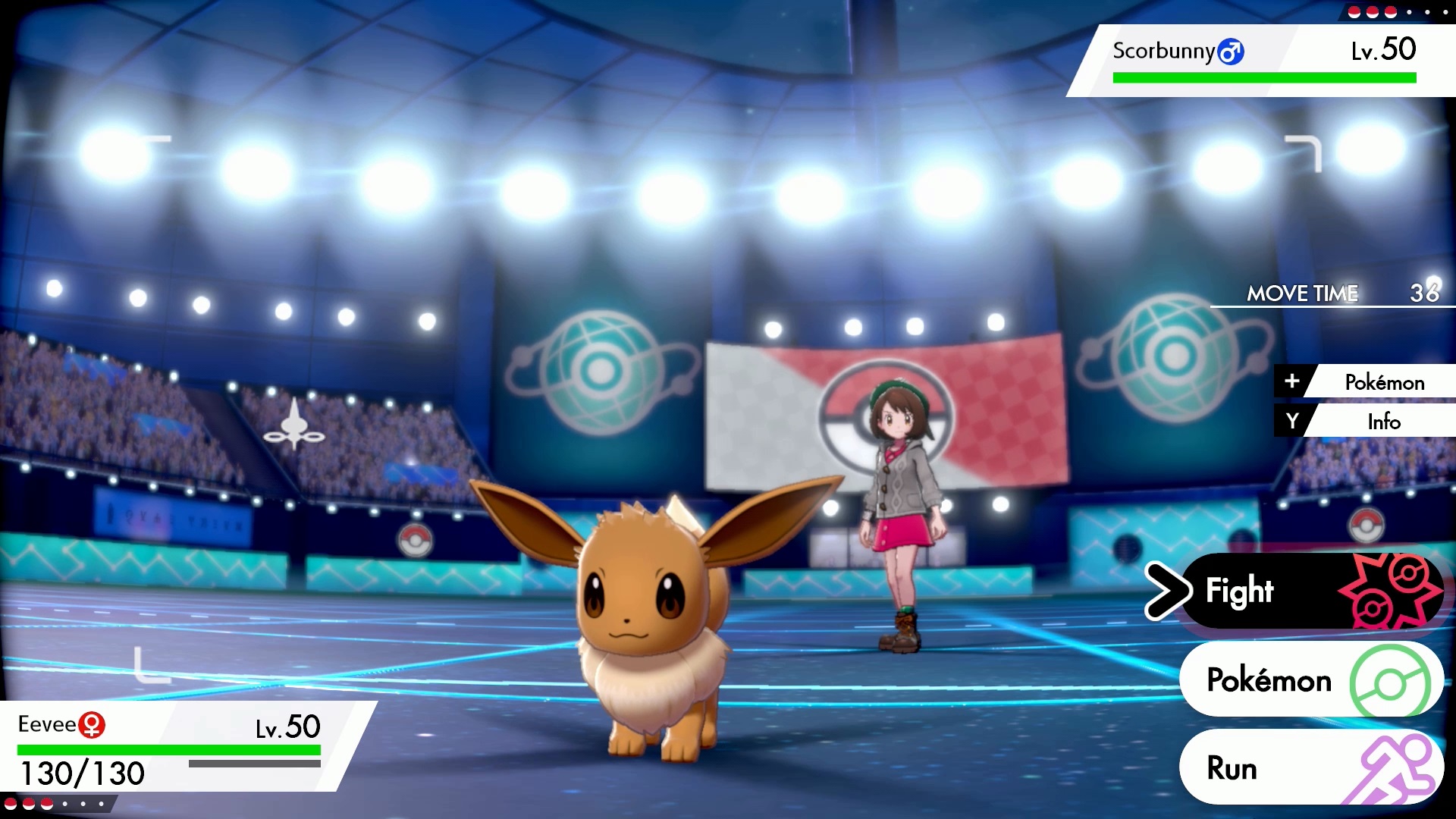Select the first Poké Ball in opponent's party row
Image resolution: width=1456 pixels, height=819 pixels.
[1354, 12]
